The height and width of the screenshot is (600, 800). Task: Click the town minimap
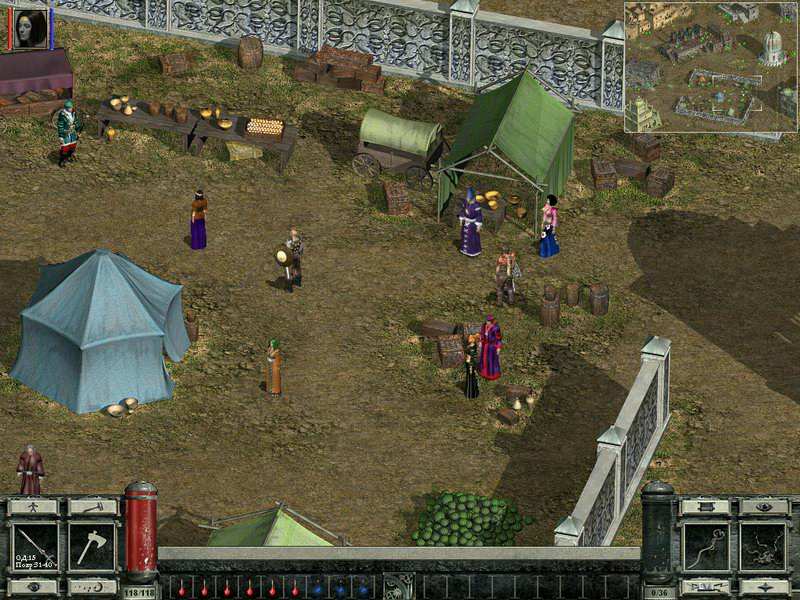pos(711,67)
